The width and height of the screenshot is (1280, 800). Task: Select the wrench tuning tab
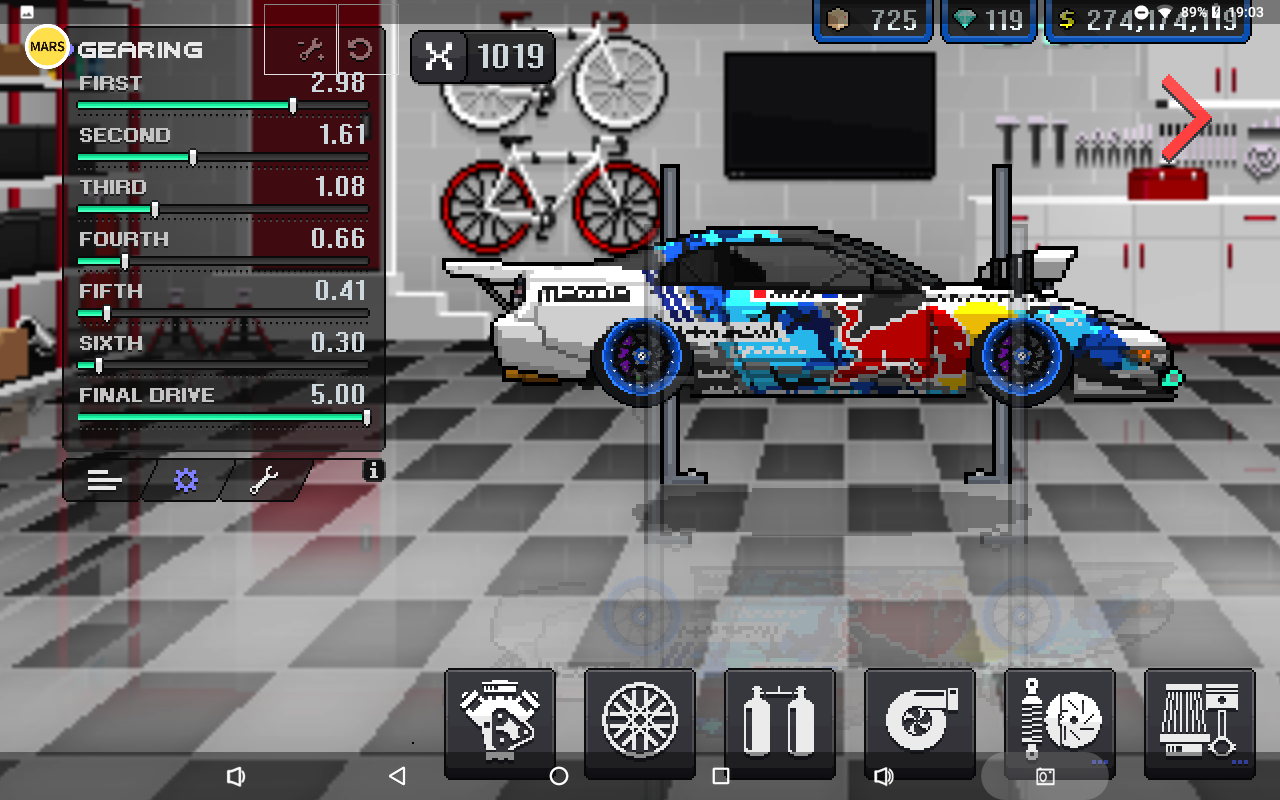[265, 481]
